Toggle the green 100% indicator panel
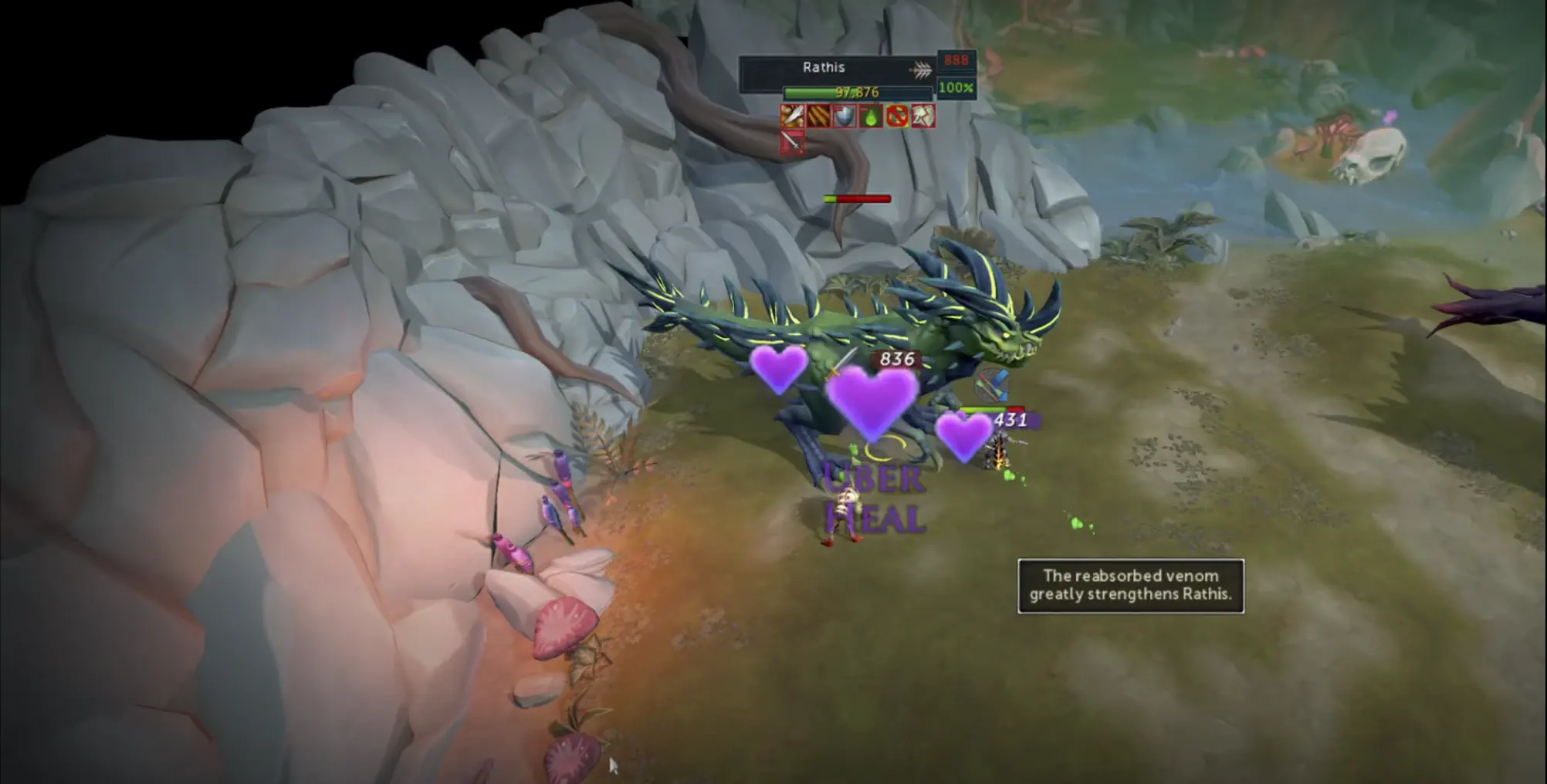Screen dimensions: 1547x784 [956, 88]
